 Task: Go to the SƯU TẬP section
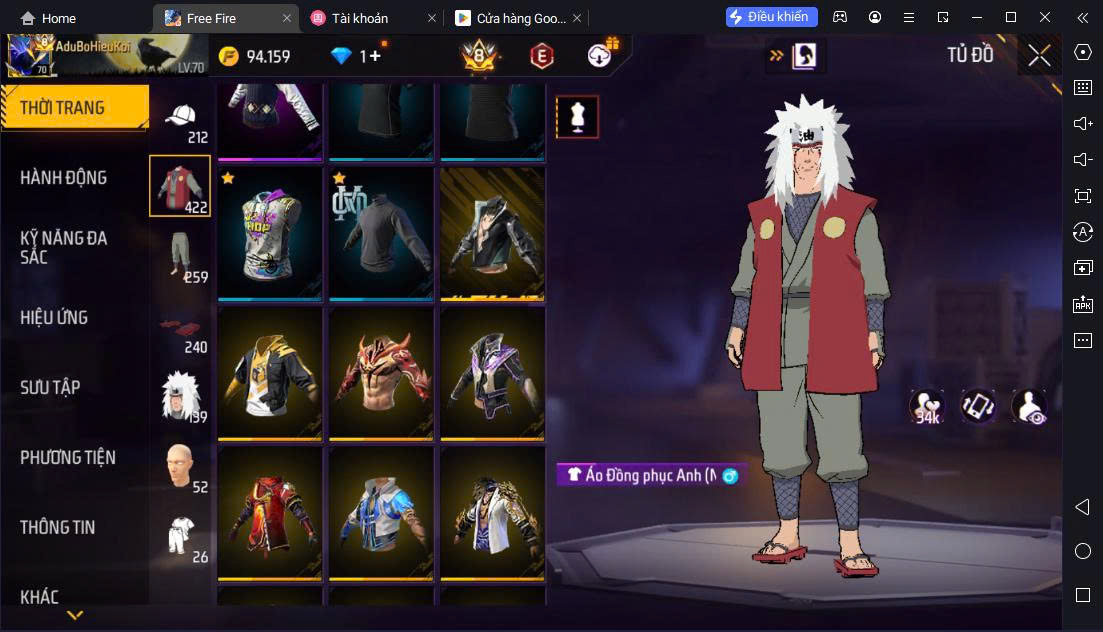click(50, 388)
